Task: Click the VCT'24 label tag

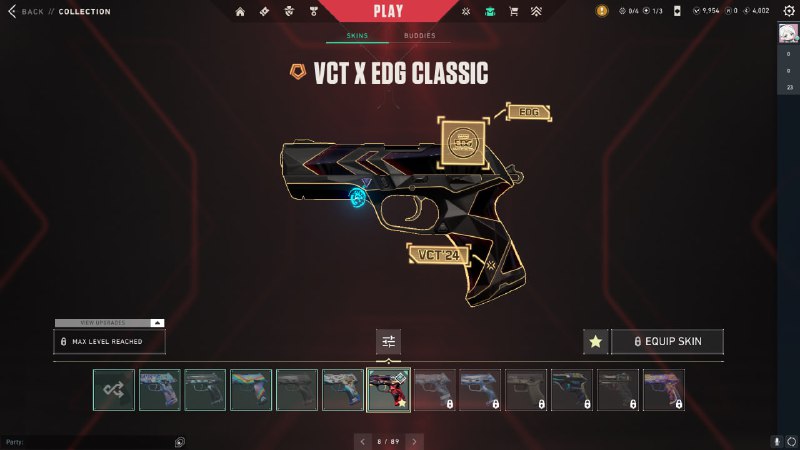Action: [x=439, y=254]
